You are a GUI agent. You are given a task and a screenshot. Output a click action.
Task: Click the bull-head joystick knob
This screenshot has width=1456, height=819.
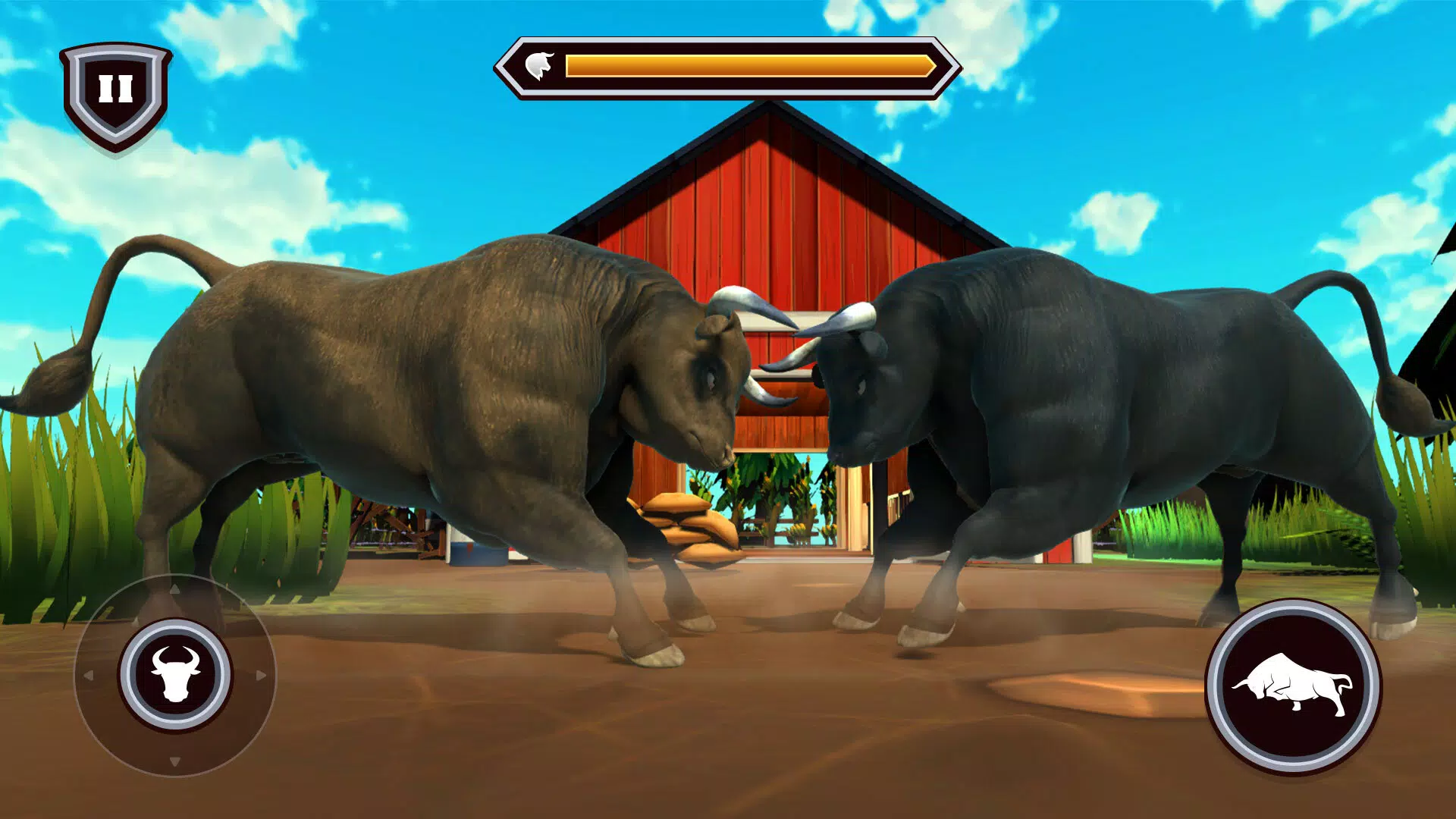[x=175, y=674]
